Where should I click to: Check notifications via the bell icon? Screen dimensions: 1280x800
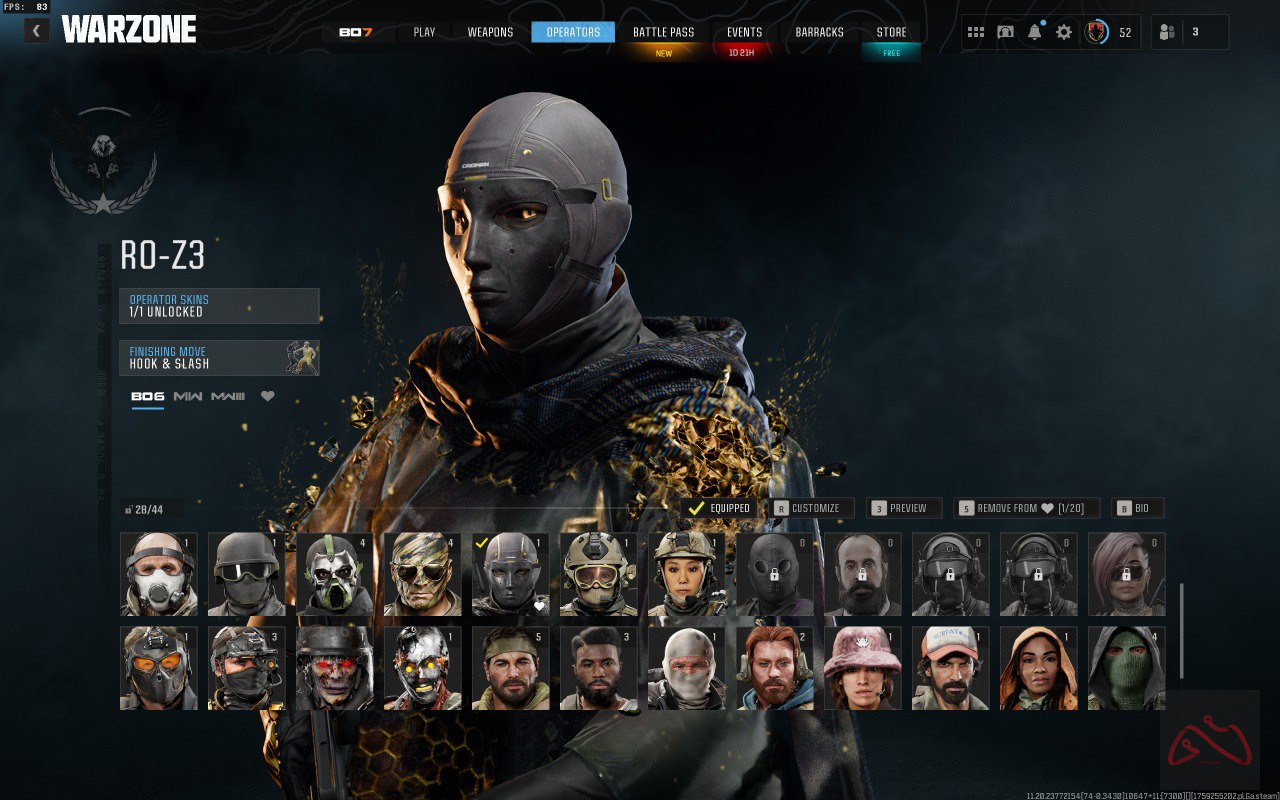[1034, 32]
